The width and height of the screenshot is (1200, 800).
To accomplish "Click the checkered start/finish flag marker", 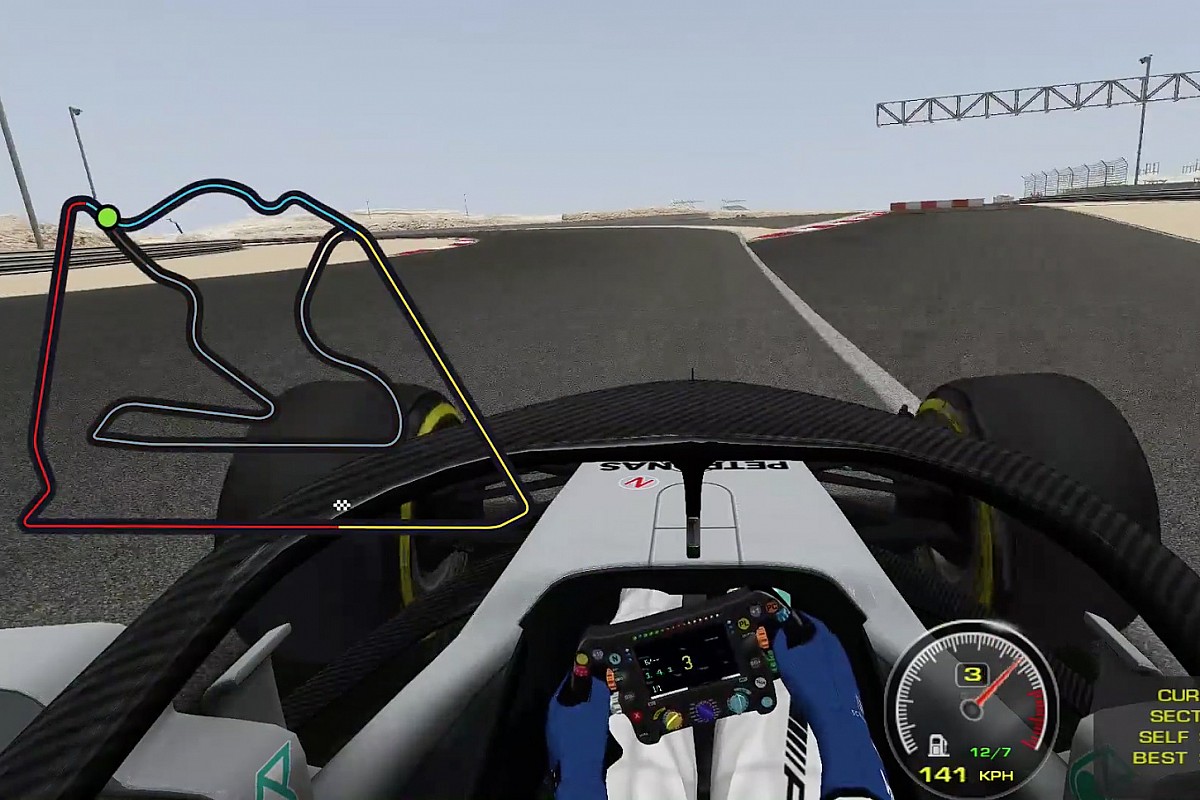I will 342,506.
